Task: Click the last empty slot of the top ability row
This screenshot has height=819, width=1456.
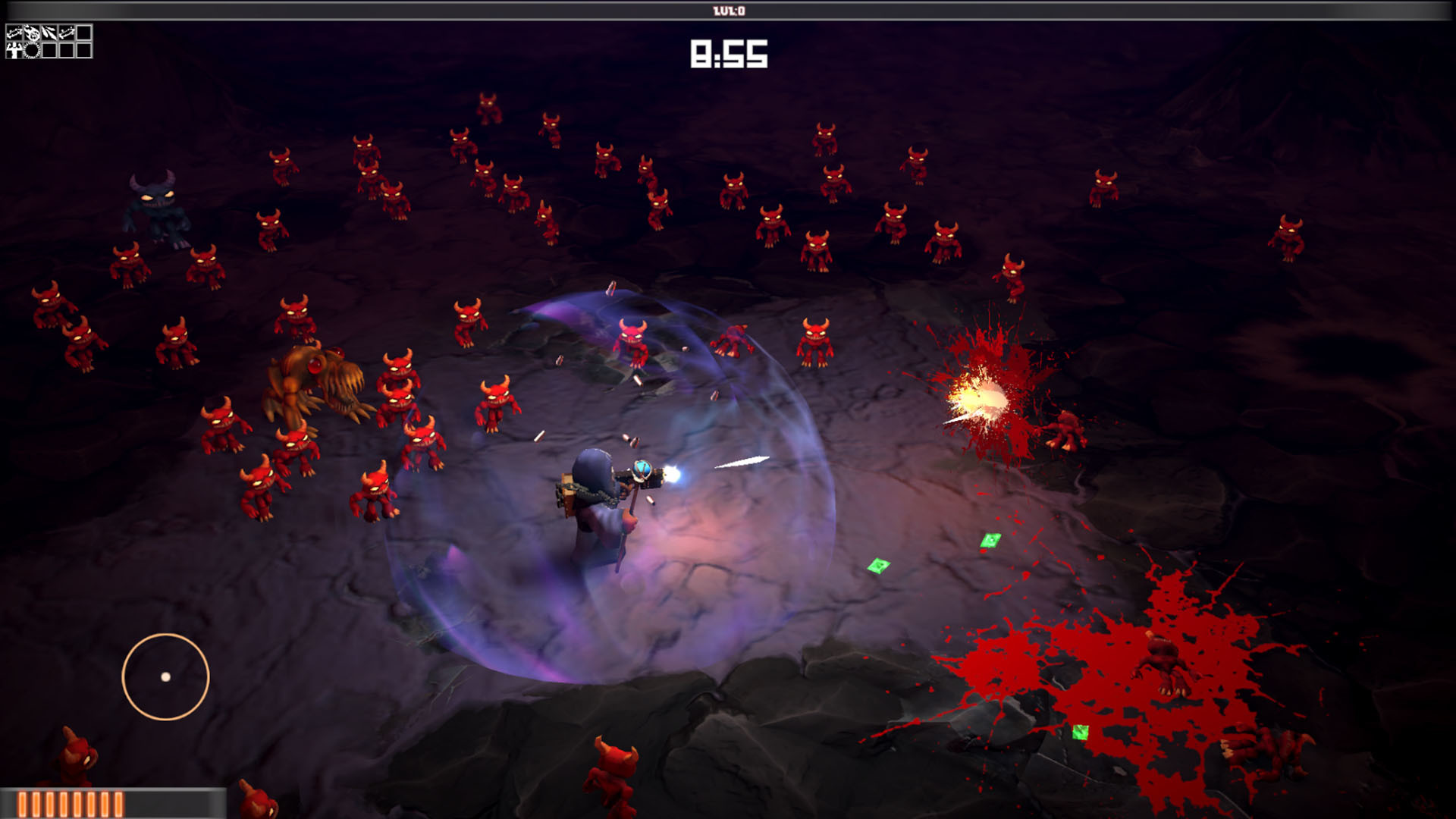Action: (x=83, y=32)
